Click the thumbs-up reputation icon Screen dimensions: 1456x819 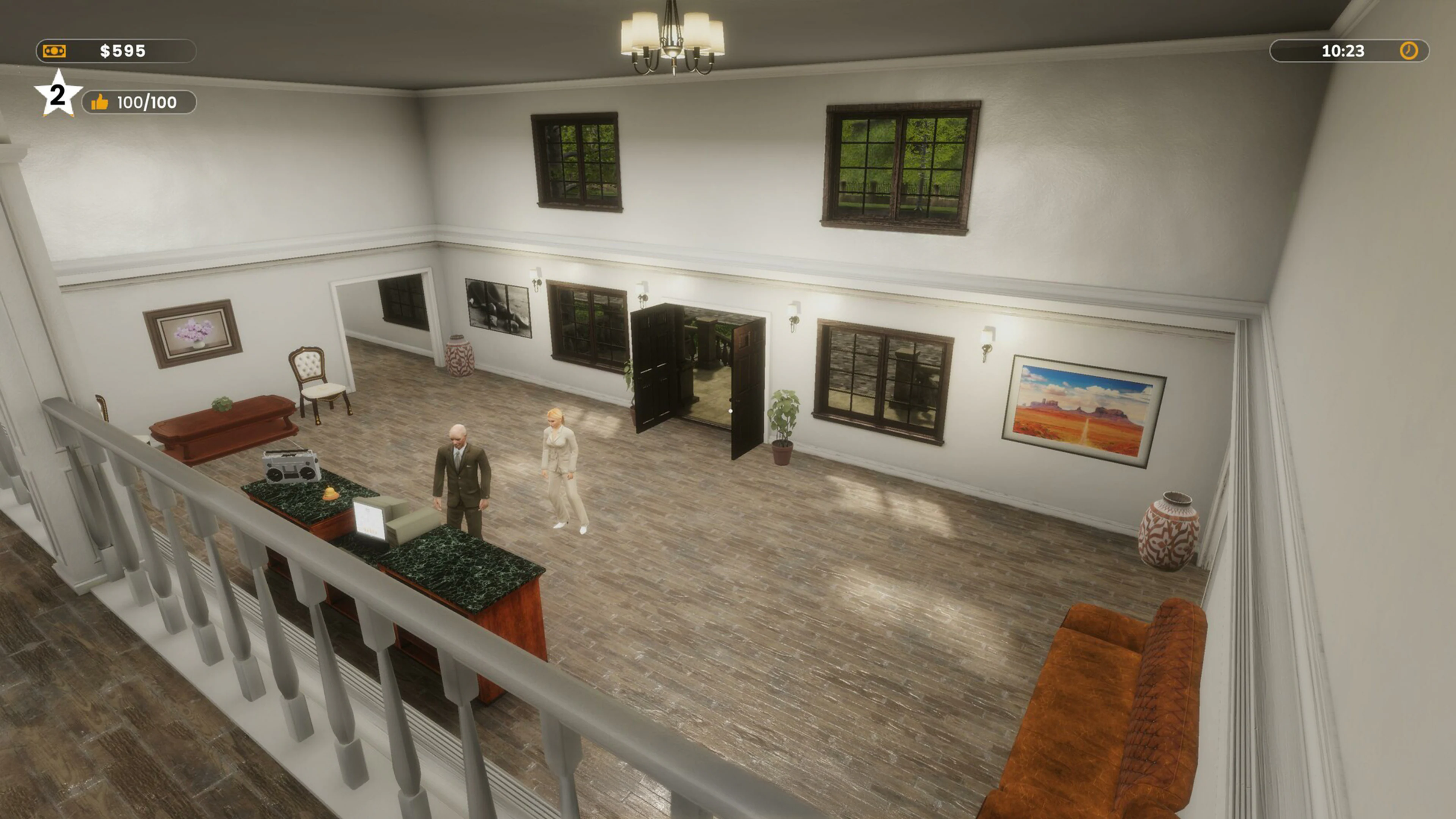(100, 102)
